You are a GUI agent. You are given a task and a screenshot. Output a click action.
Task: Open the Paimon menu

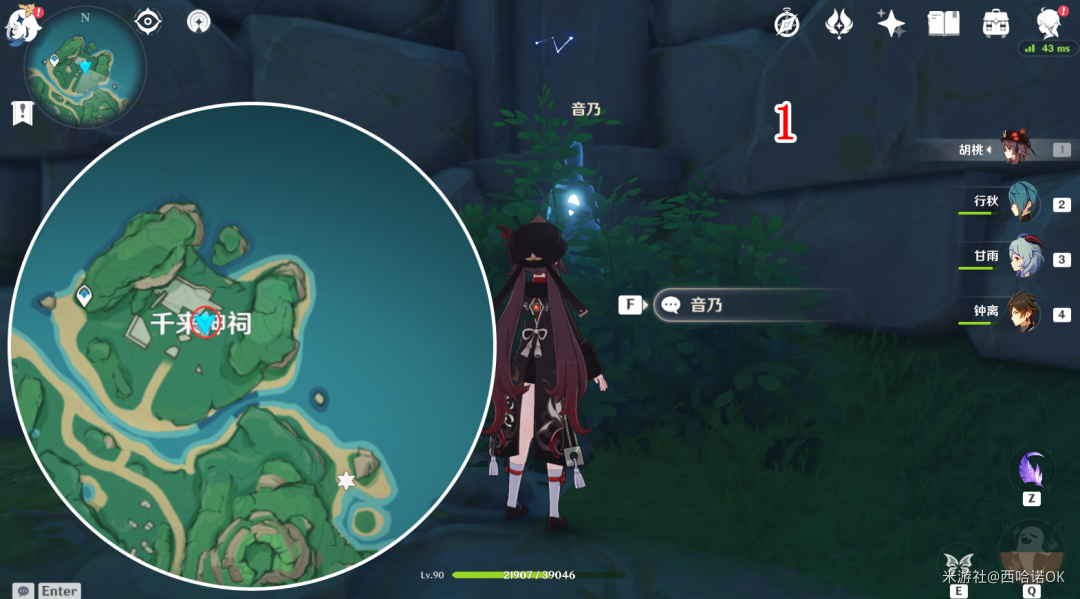pos(22,25)
